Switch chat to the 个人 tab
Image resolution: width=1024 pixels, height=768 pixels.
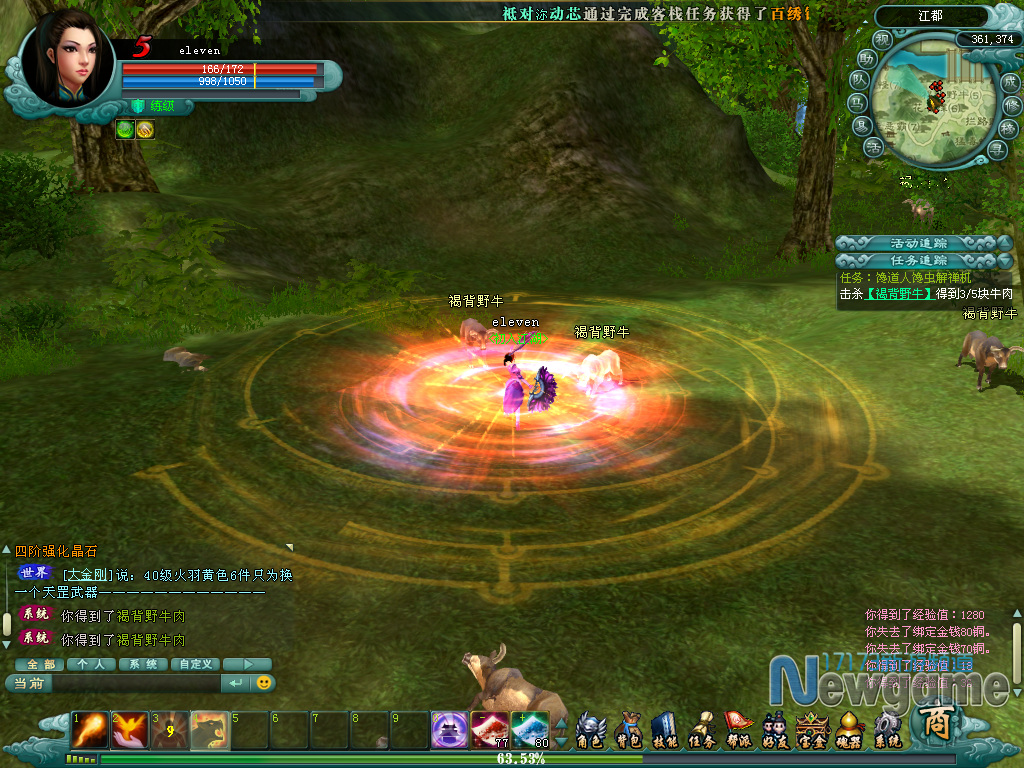(x=91, y=664)
